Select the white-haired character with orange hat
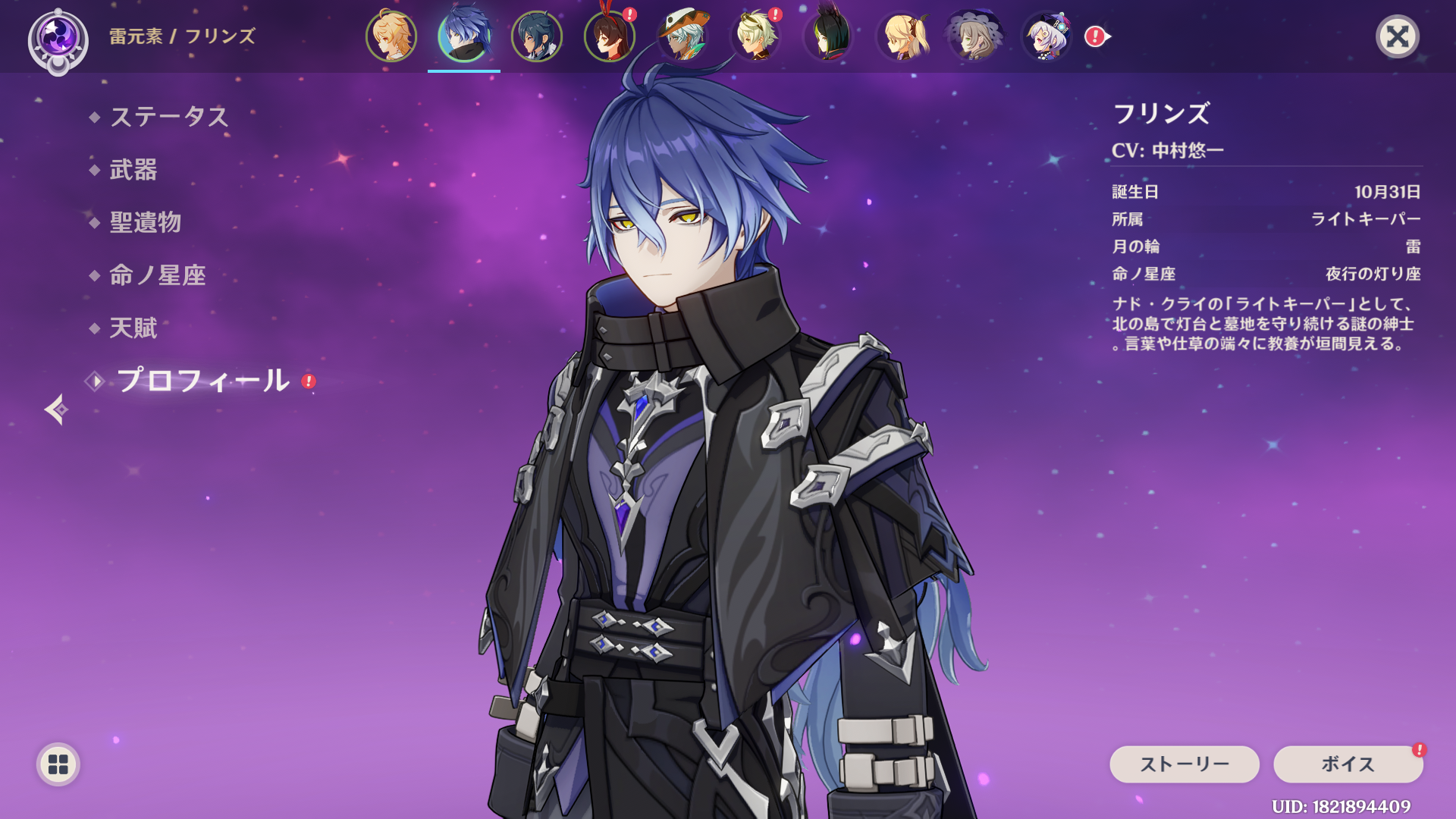Screen dimensions: 1456x819 coord(682,36)
